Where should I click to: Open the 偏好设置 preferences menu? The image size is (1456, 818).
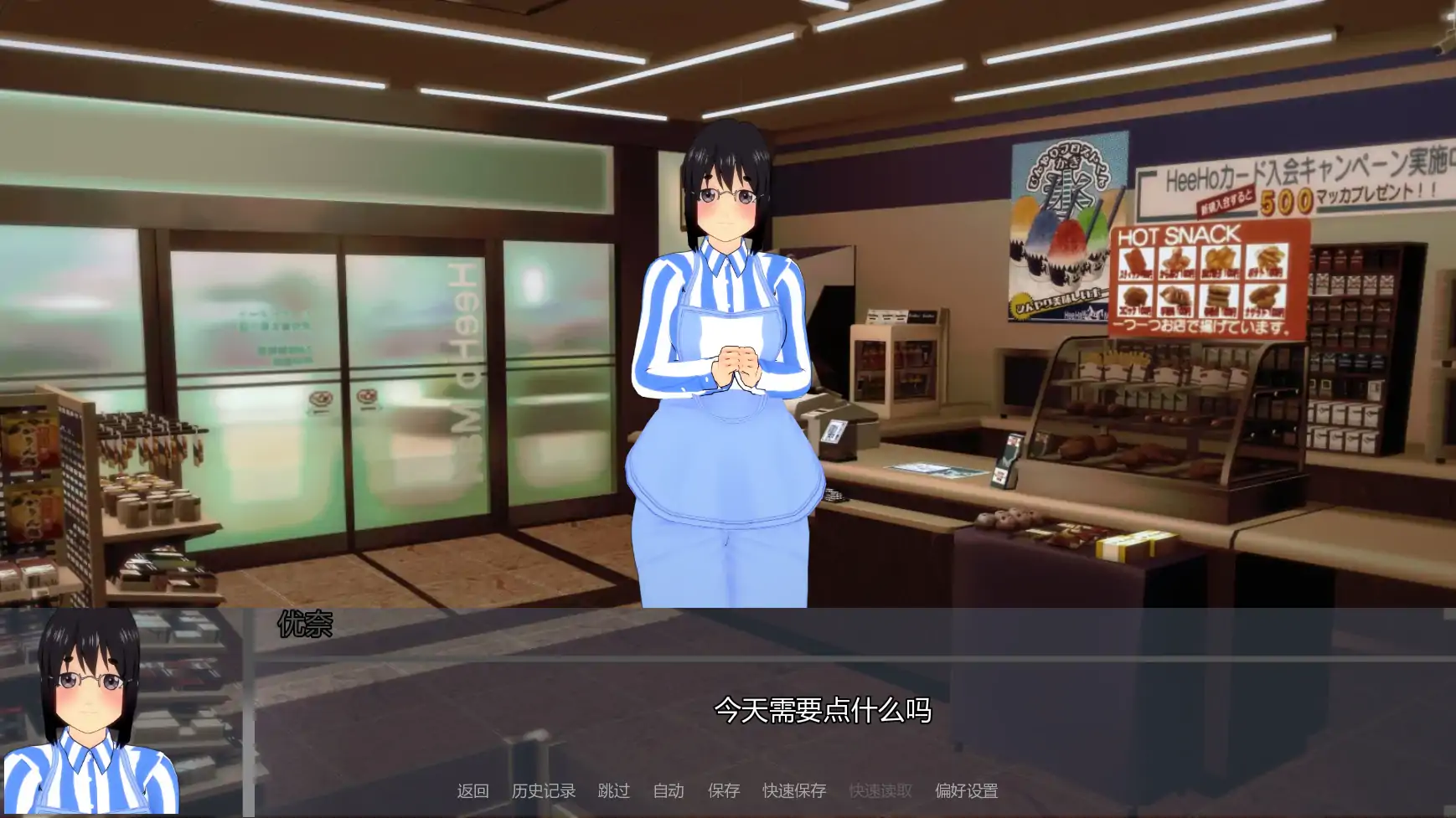click(x=965, y=790)
